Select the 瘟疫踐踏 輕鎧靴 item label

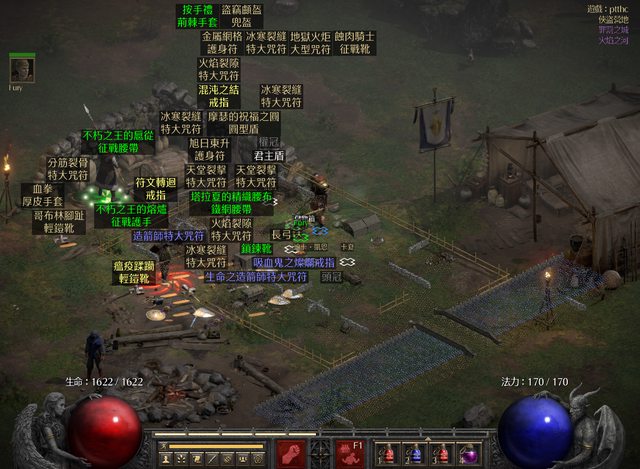click(x=135, y=273)
